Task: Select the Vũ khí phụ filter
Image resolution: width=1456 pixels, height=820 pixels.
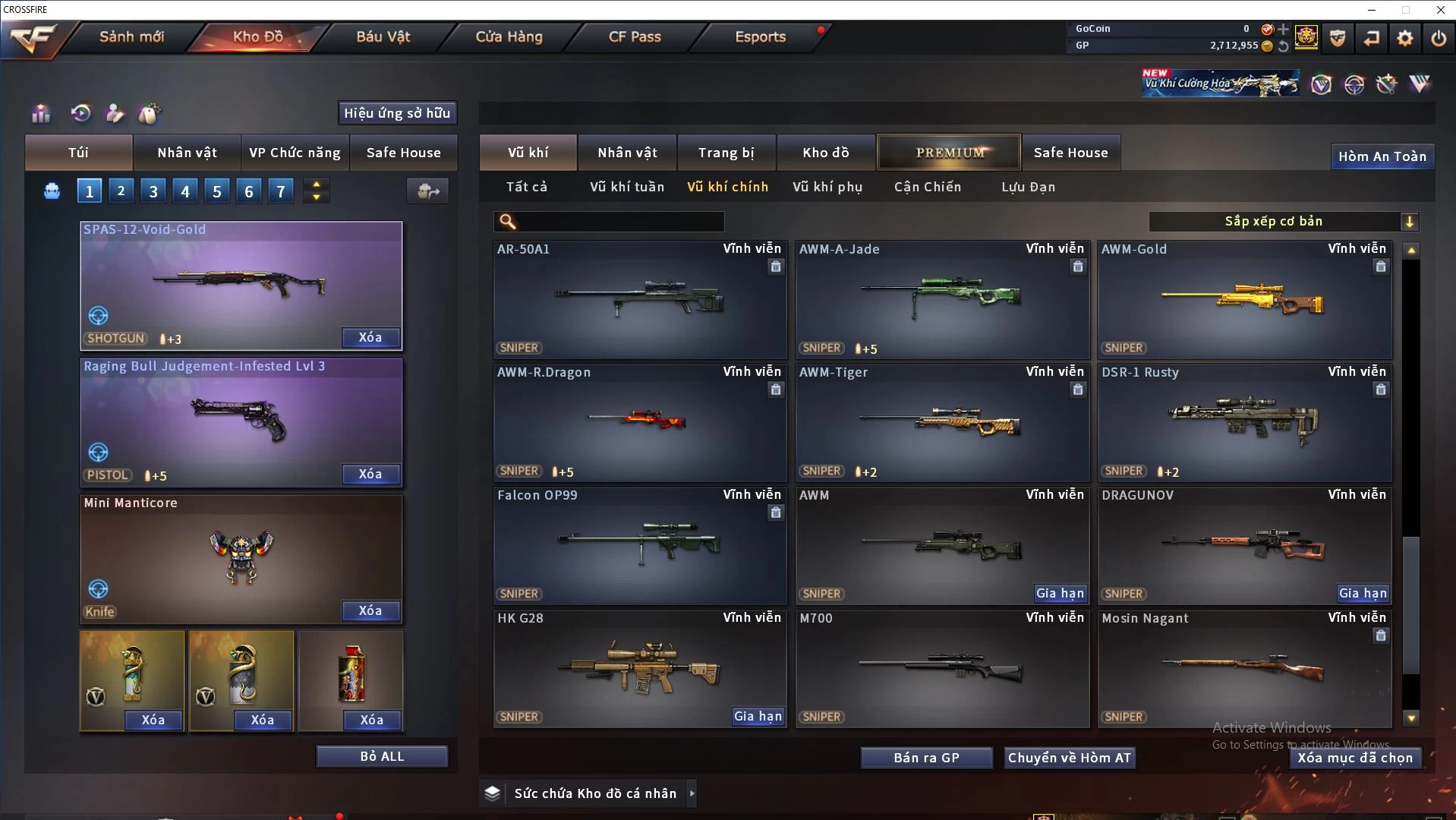Action: pyautogui.click(x=827, y=187)
